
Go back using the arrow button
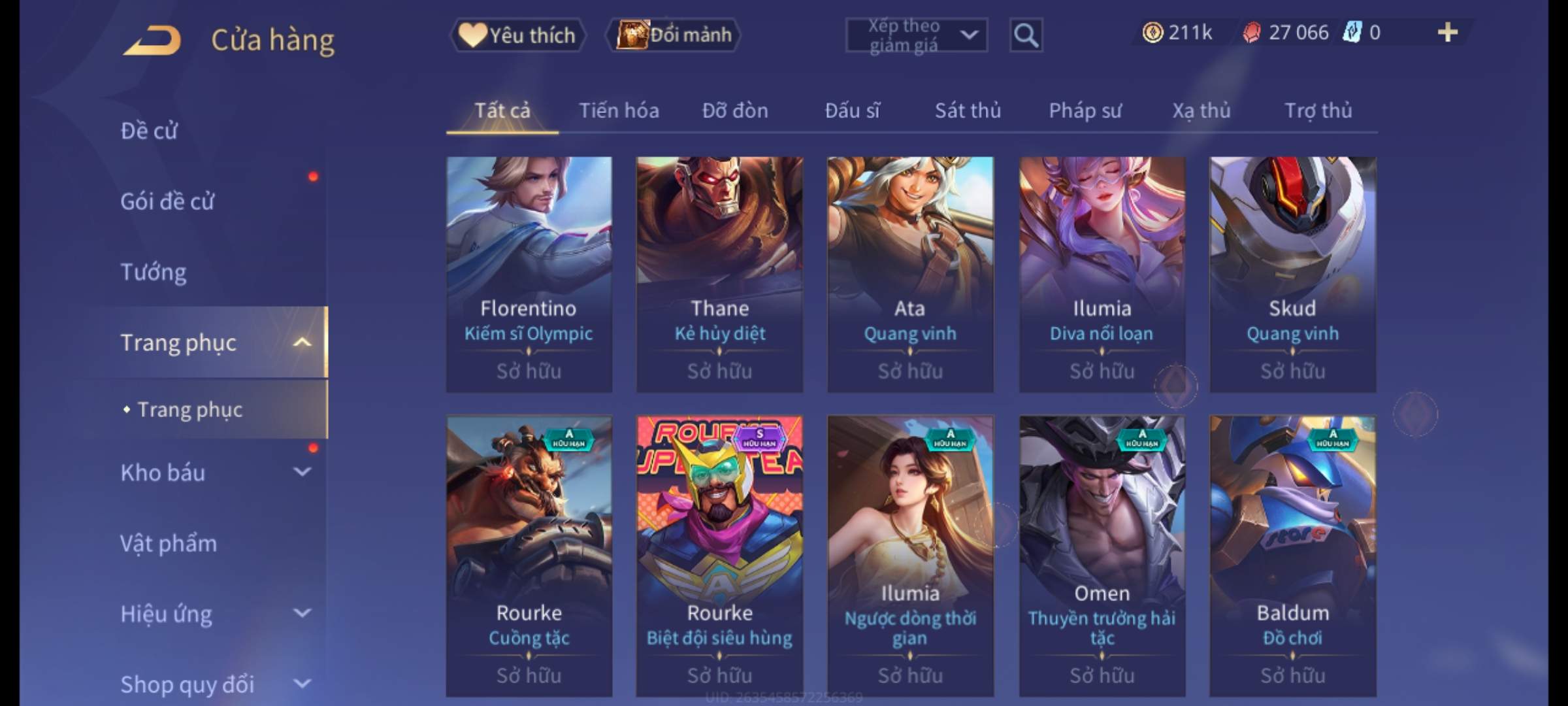pos(152,41)
